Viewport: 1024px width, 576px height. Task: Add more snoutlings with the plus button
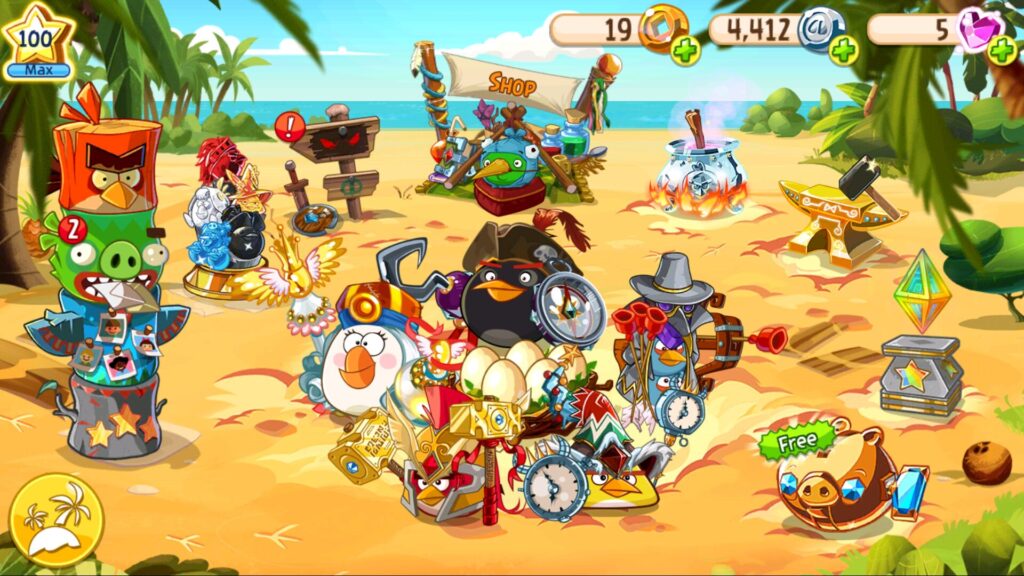[844, 49]
